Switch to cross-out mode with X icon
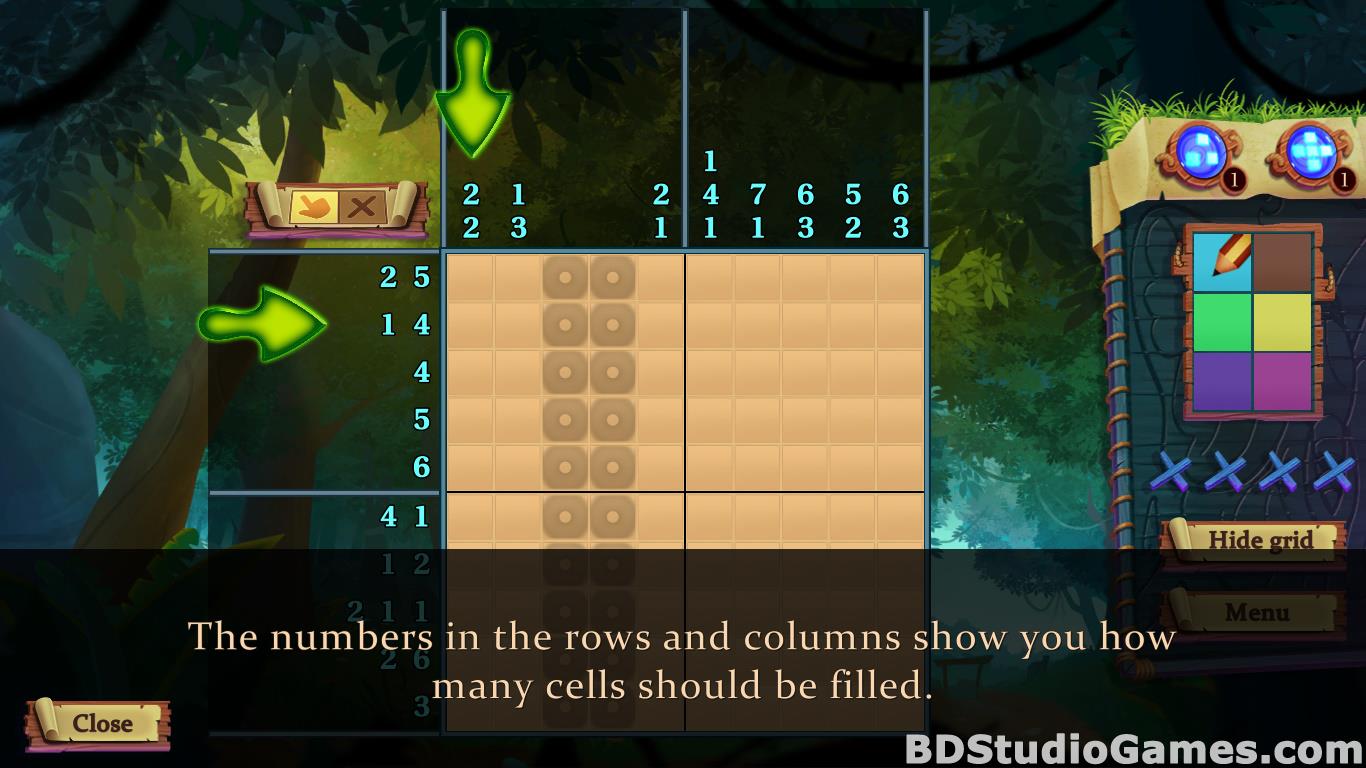The image size is (1366, 768). point(361,208)
